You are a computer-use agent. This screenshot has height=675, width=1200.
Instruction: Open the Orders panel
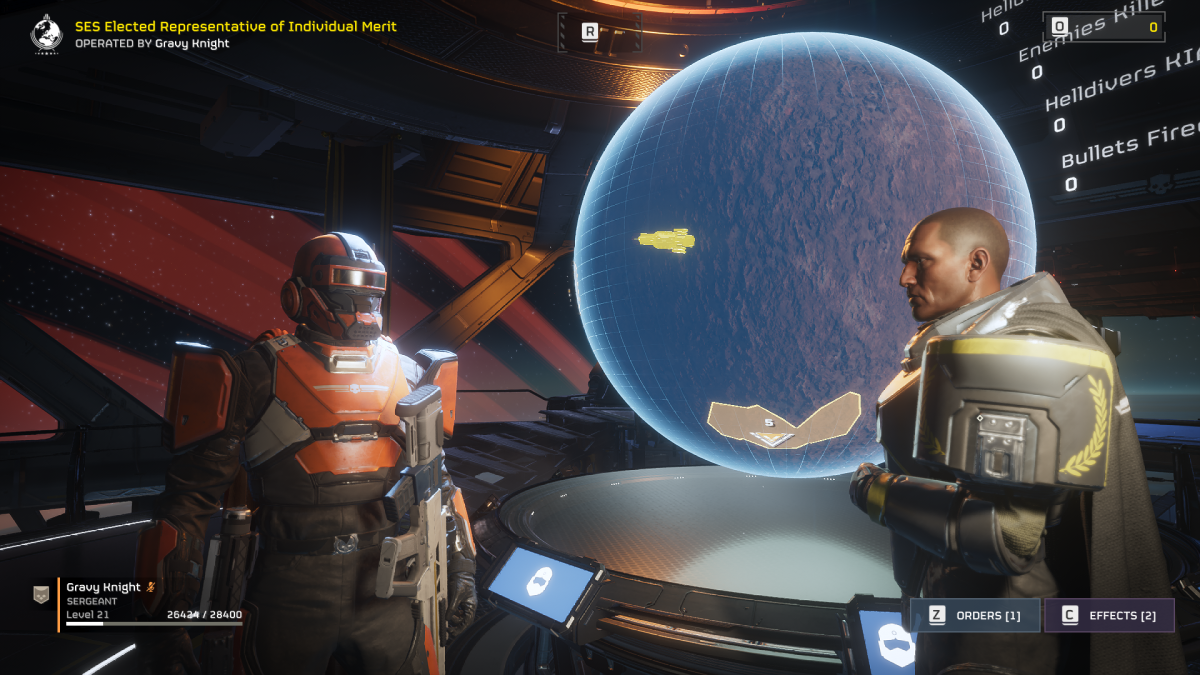974,615
